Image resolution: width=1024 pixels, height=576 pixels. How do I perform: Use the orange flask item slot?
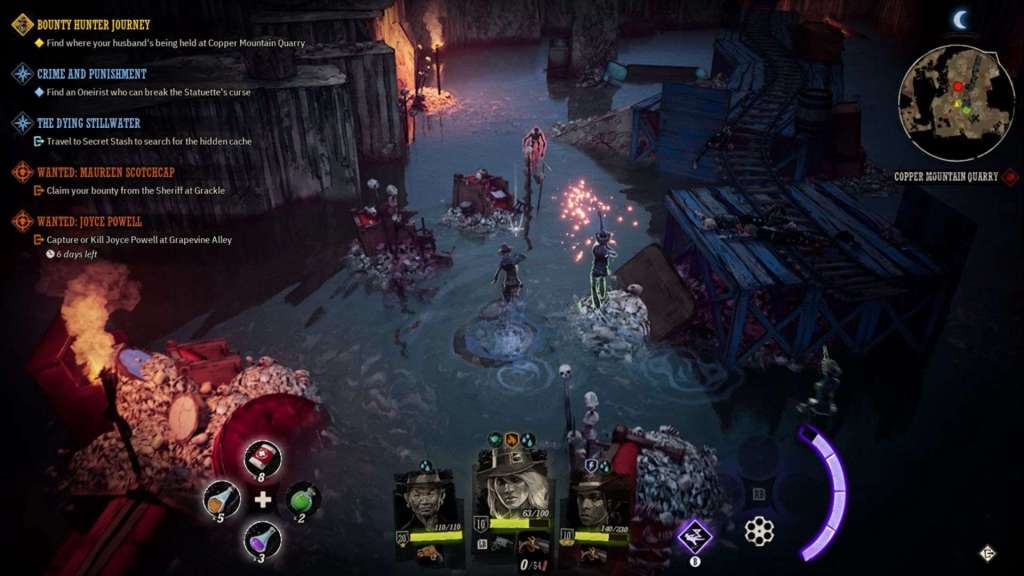pyautogui.click(x=221, y=499)
